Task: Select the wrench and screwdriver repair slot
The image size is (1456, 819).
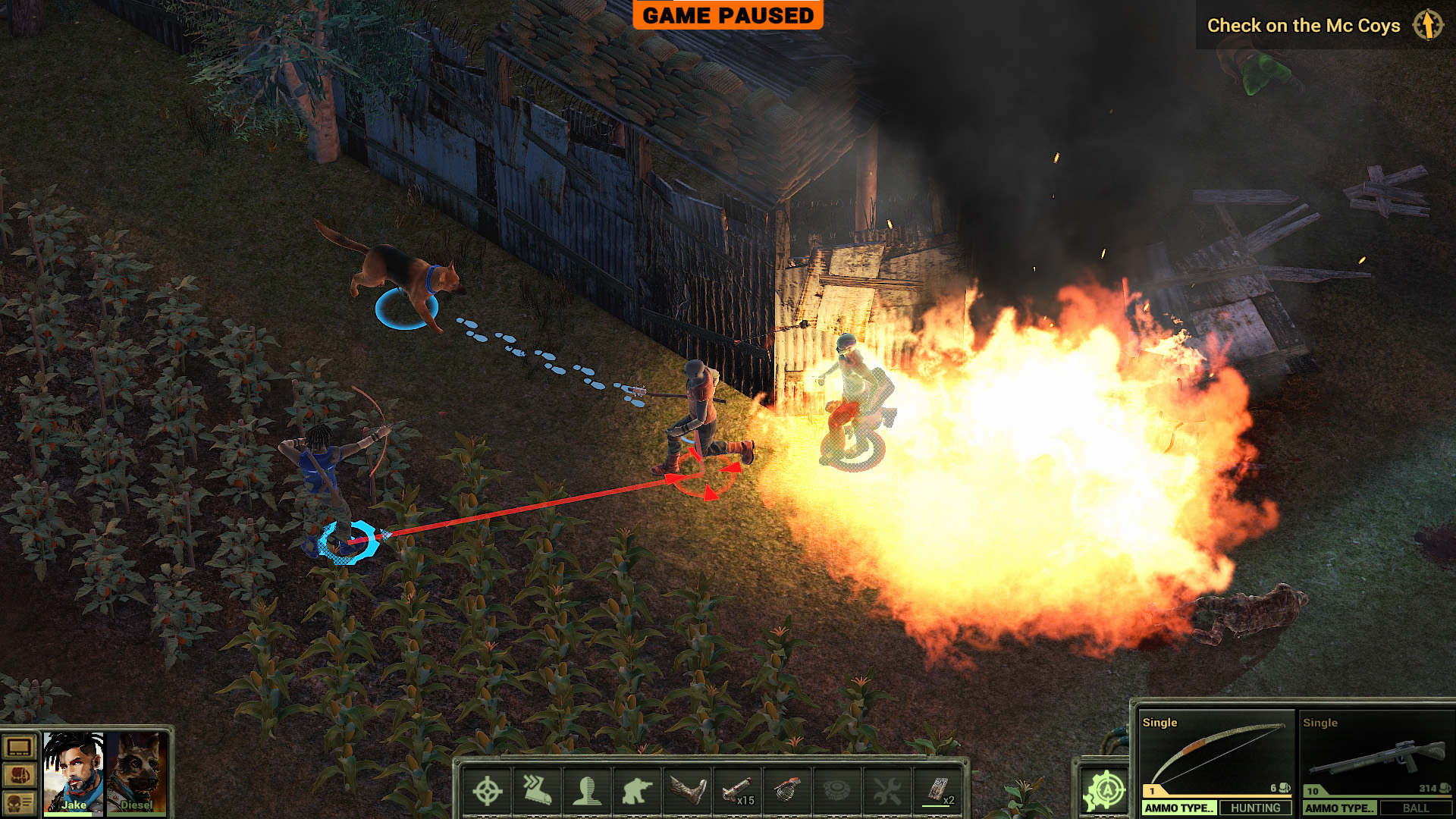Action: pyautogui.click(x=887, y=791)
